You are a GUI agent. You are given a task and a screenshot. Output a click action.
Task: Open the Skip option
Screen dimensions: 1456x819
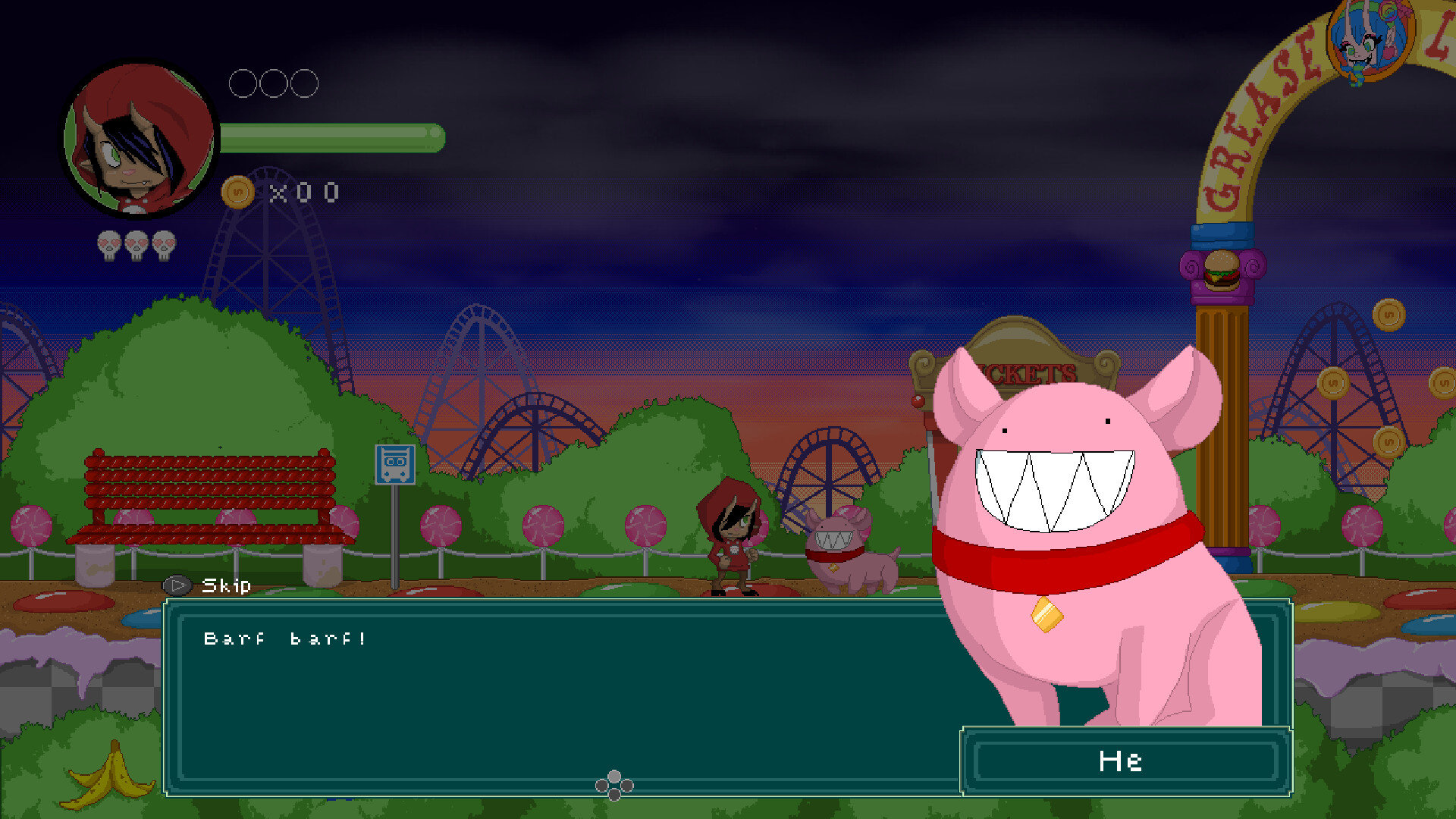tap(224, 585)
